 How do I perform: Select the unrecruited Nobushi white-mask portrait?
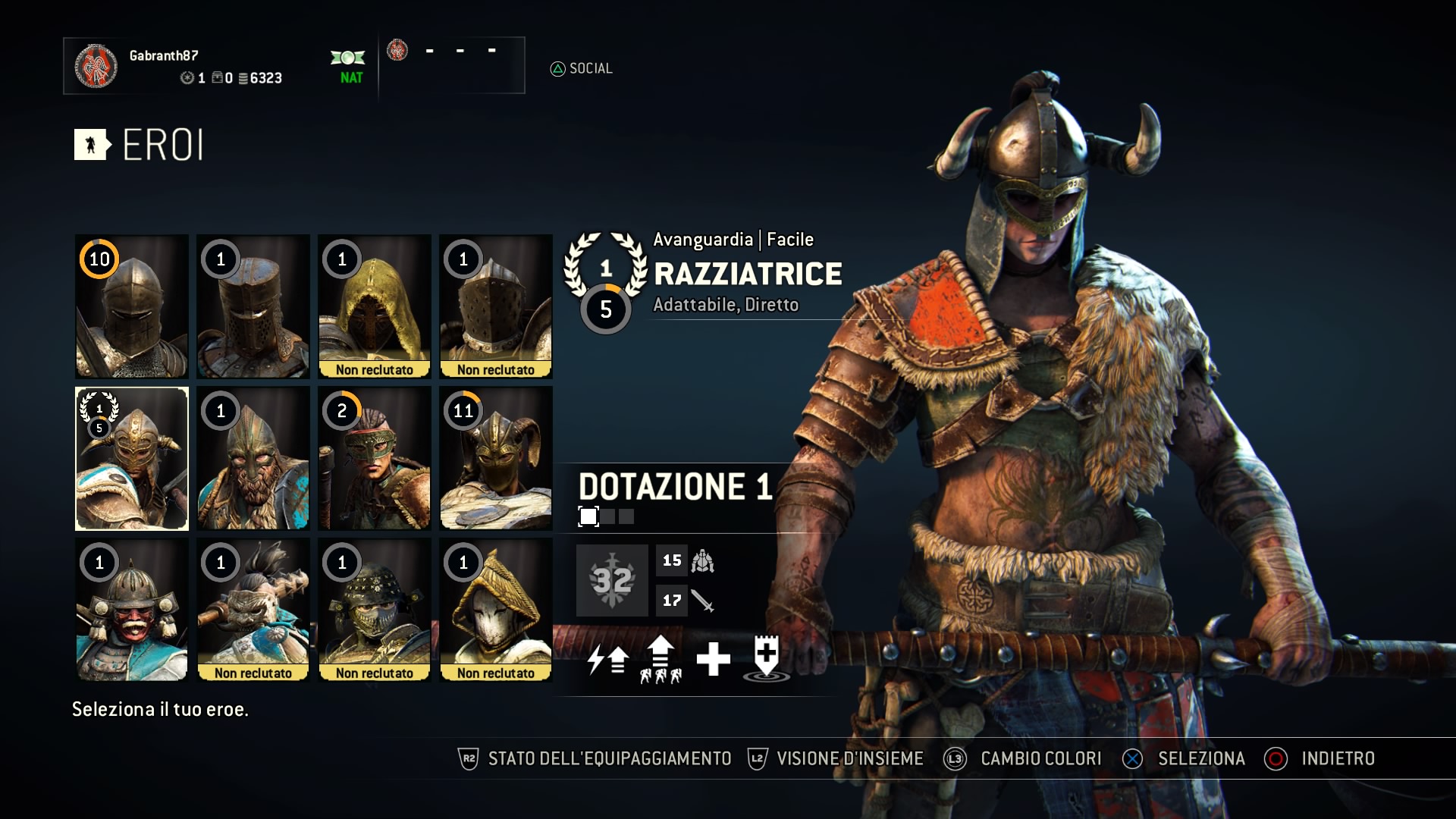point(496,610)
